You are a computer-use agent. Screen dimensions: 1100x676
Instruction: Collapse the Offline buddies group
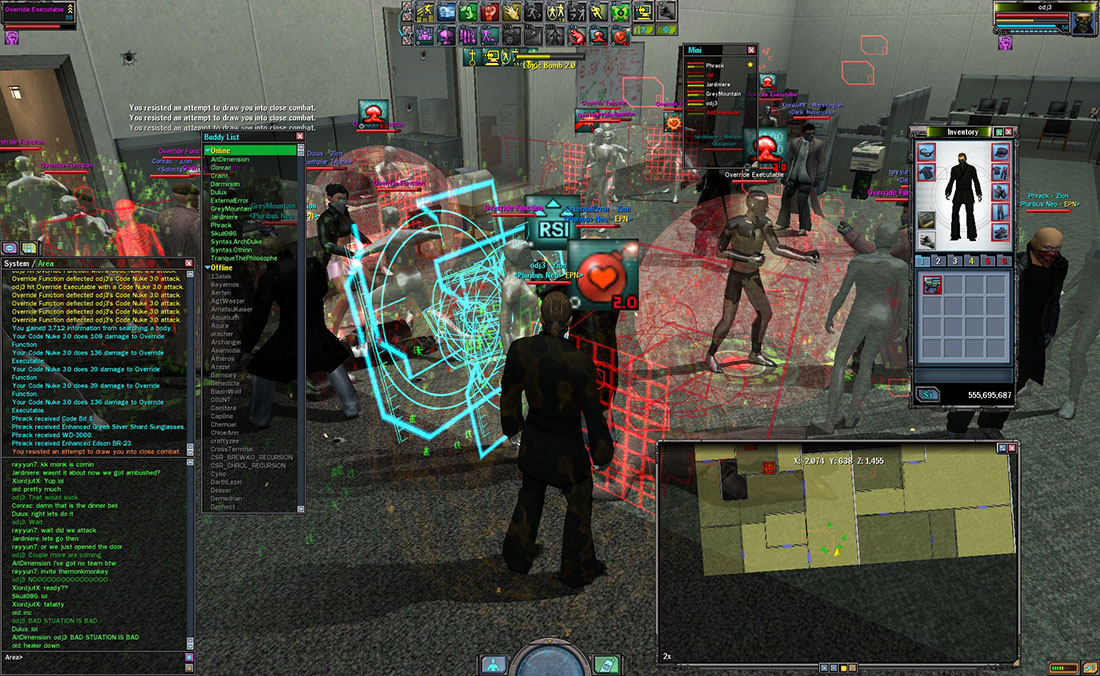(x=208, y=268)
